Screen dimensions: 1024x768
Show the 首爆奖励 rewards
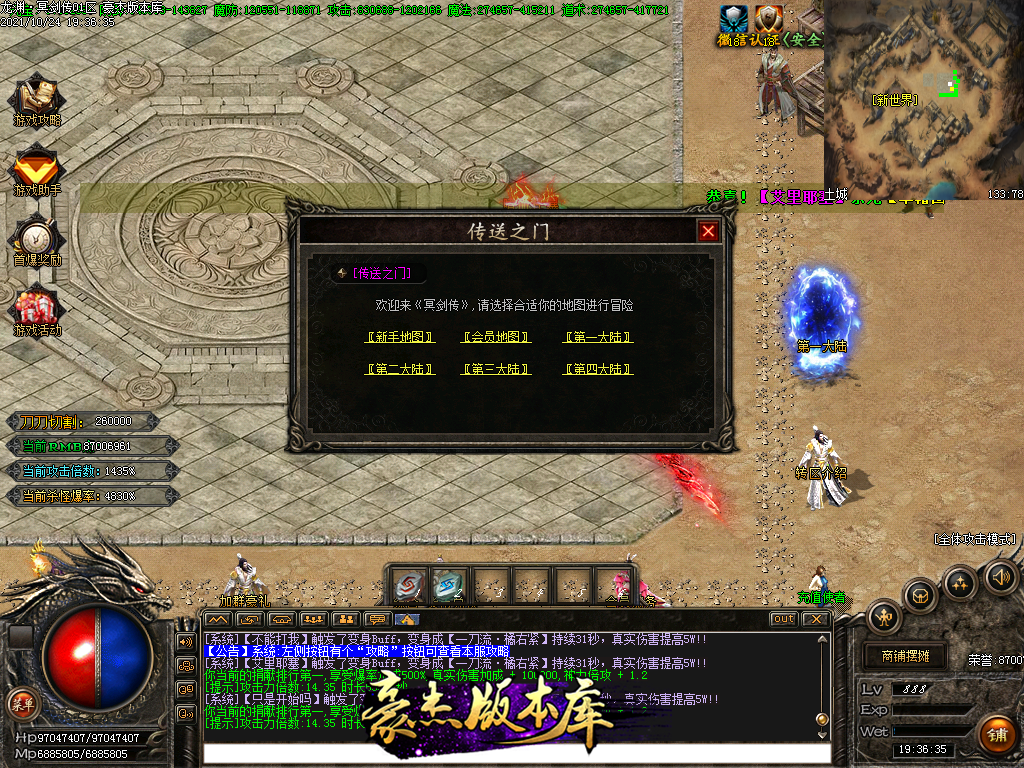click(37, 240)
